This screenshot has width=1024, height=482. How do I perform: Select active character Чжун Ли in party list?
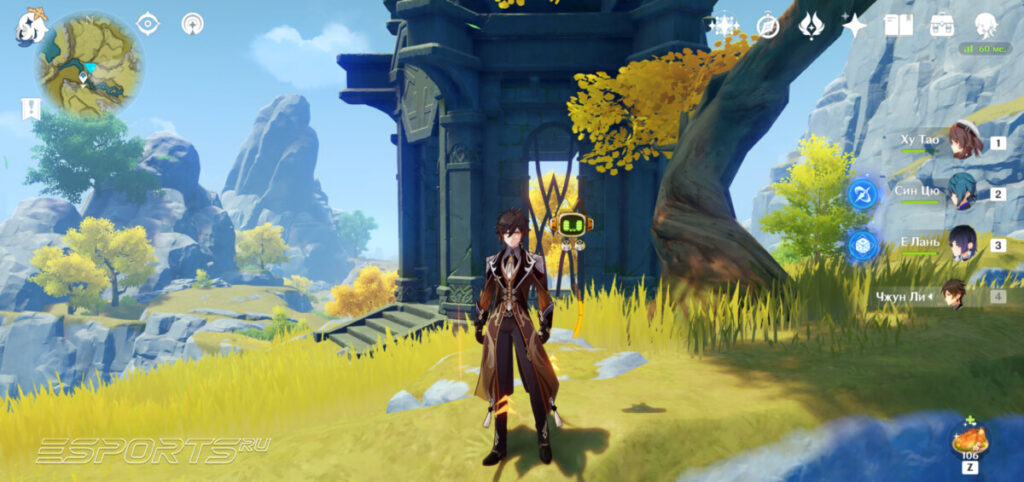pos(955,295)
